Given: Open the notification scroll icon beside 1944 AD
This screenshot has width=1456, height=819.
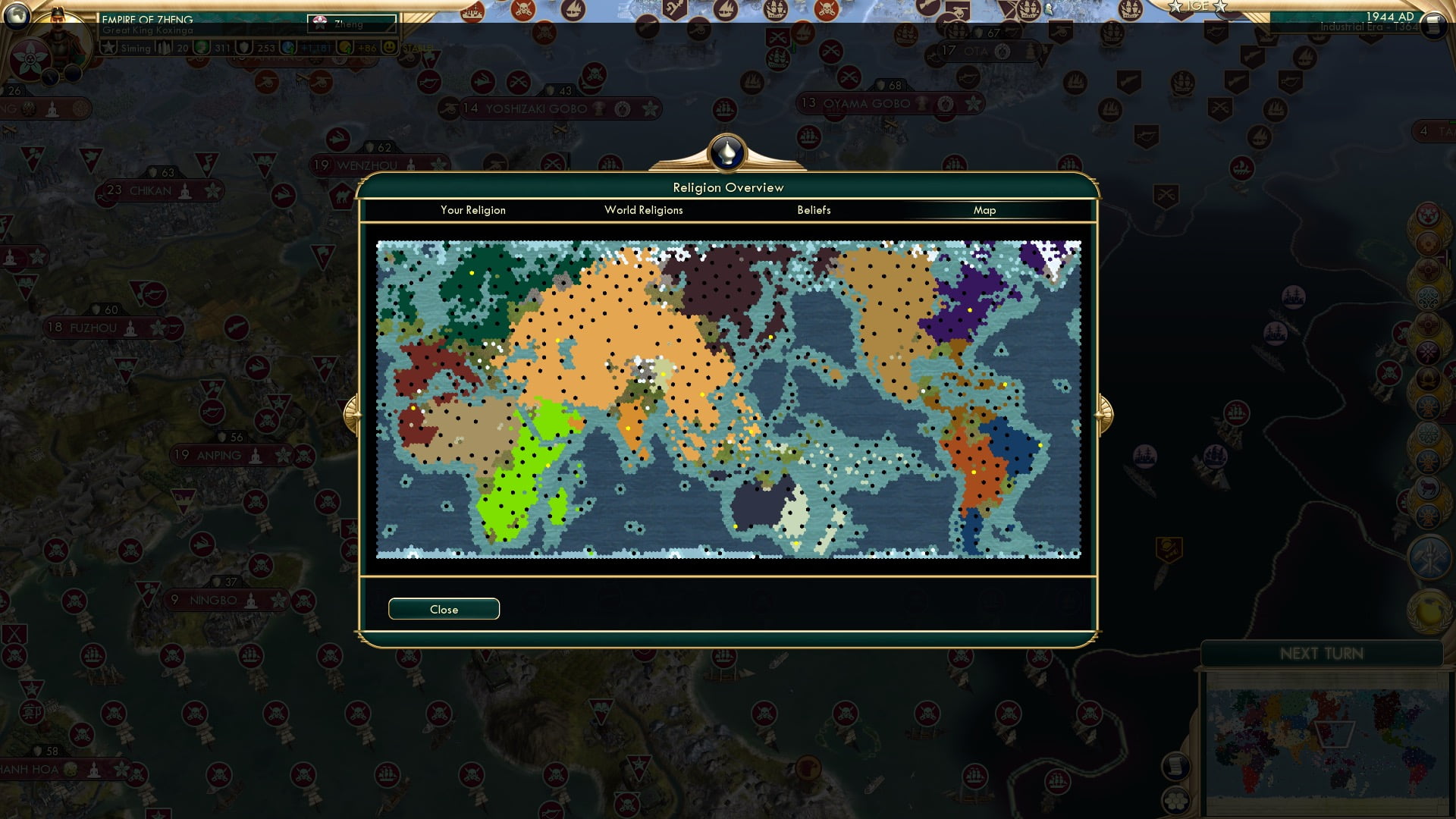Looking at the screenshot, I should point(1432,23).
